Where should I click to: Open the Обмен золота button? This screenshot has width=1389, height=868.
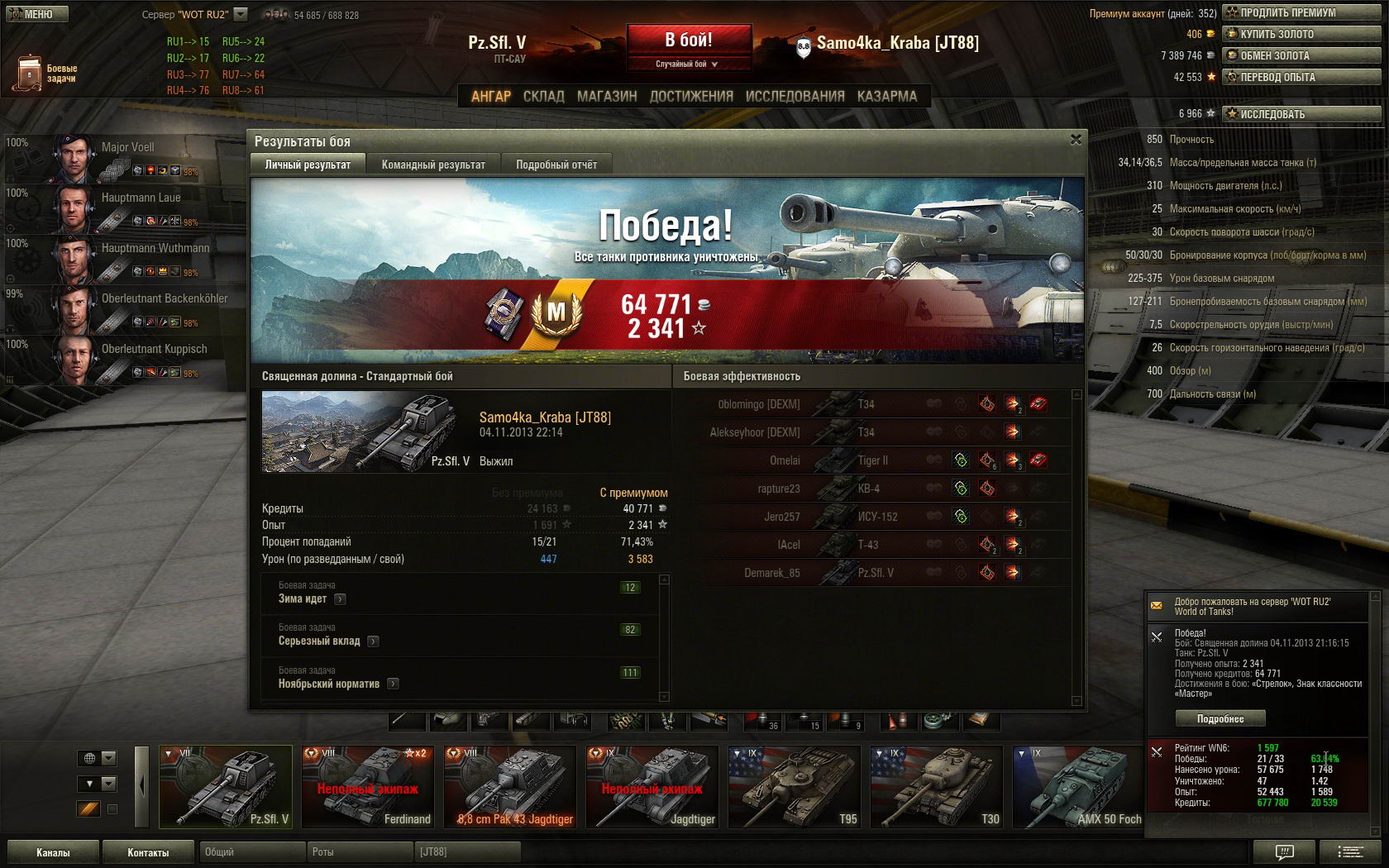coord(1302,55)
